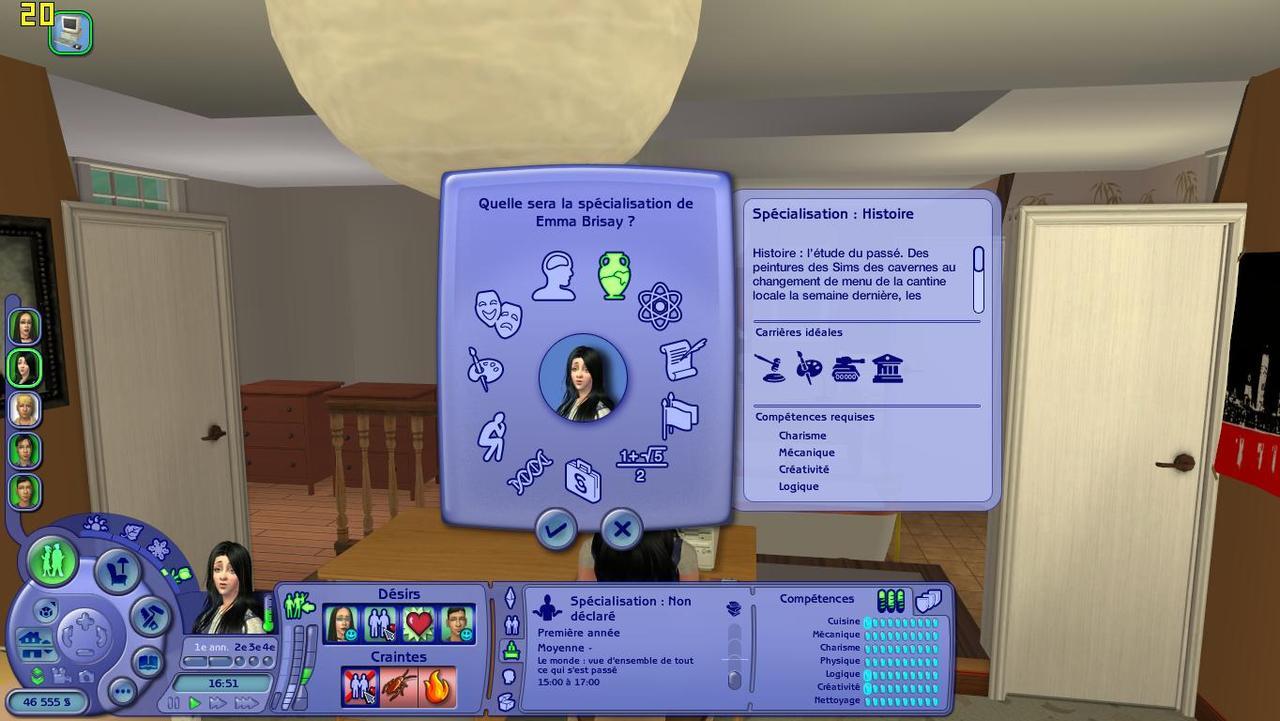This screenshot has width=1280, height=721.
Task: Confirm the specialisation with the checkmark button
Action: (x=556, y=528)
